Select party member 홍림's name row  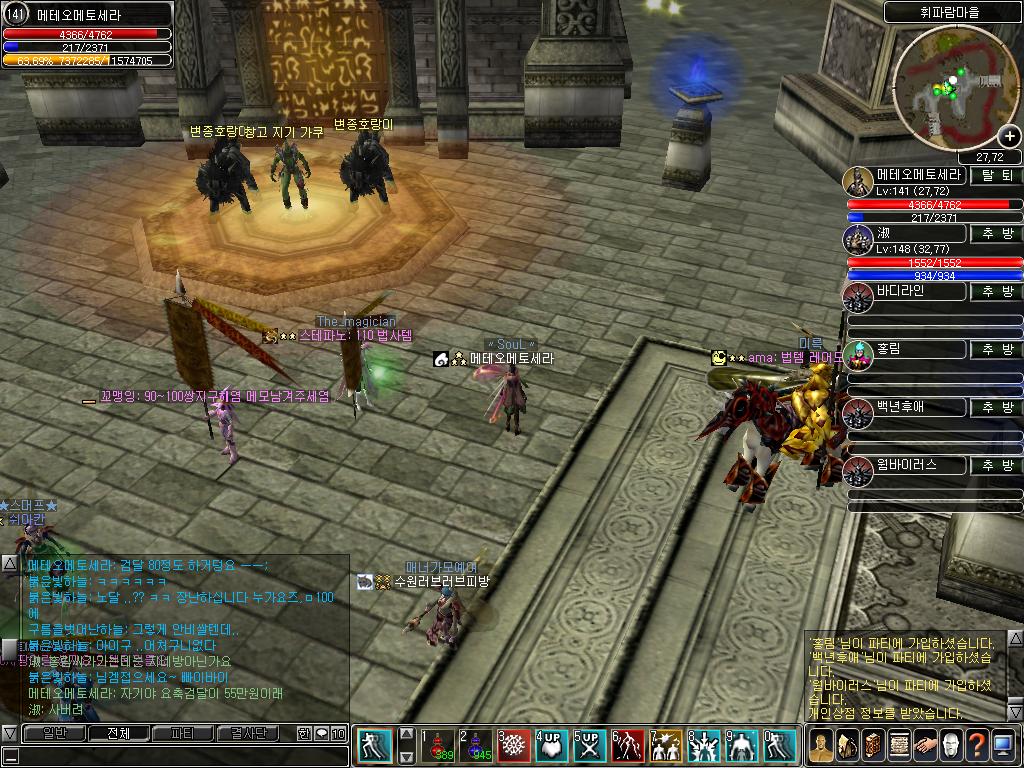tap(905, 349)
